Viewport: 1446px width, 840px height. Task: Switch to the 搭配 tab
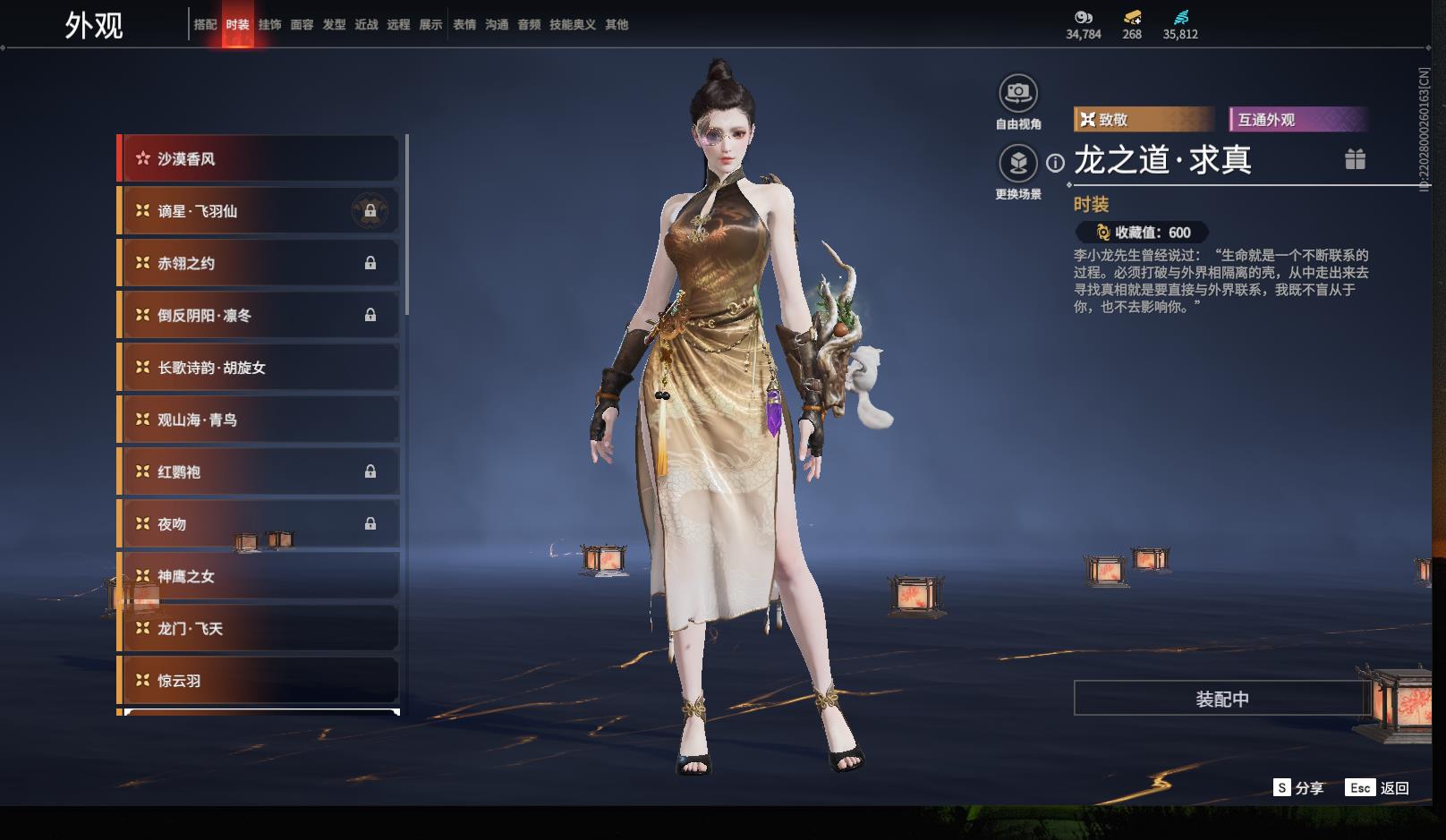[205, 25]
